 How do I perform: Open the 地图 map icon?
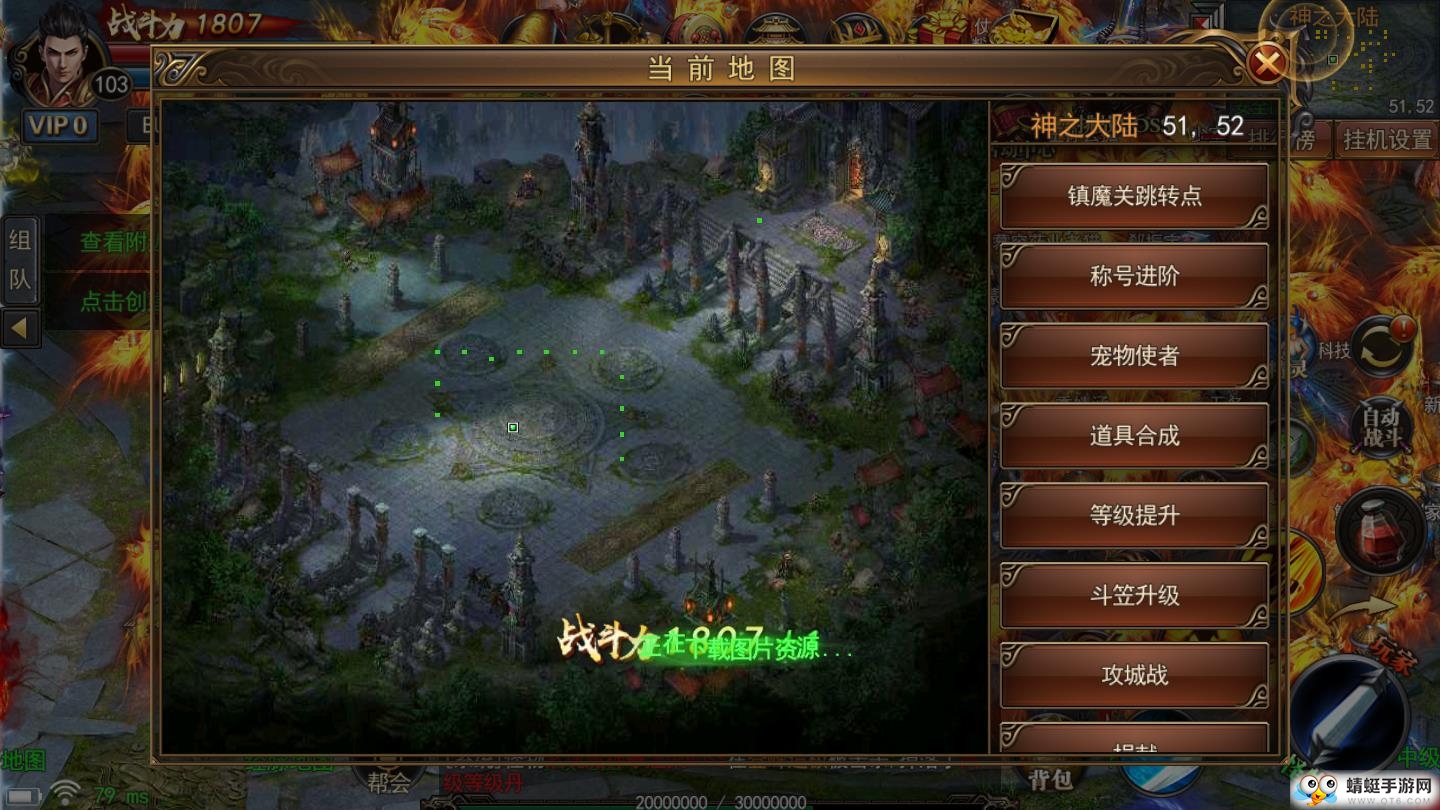pyautogui.click(x=22, y=758)
